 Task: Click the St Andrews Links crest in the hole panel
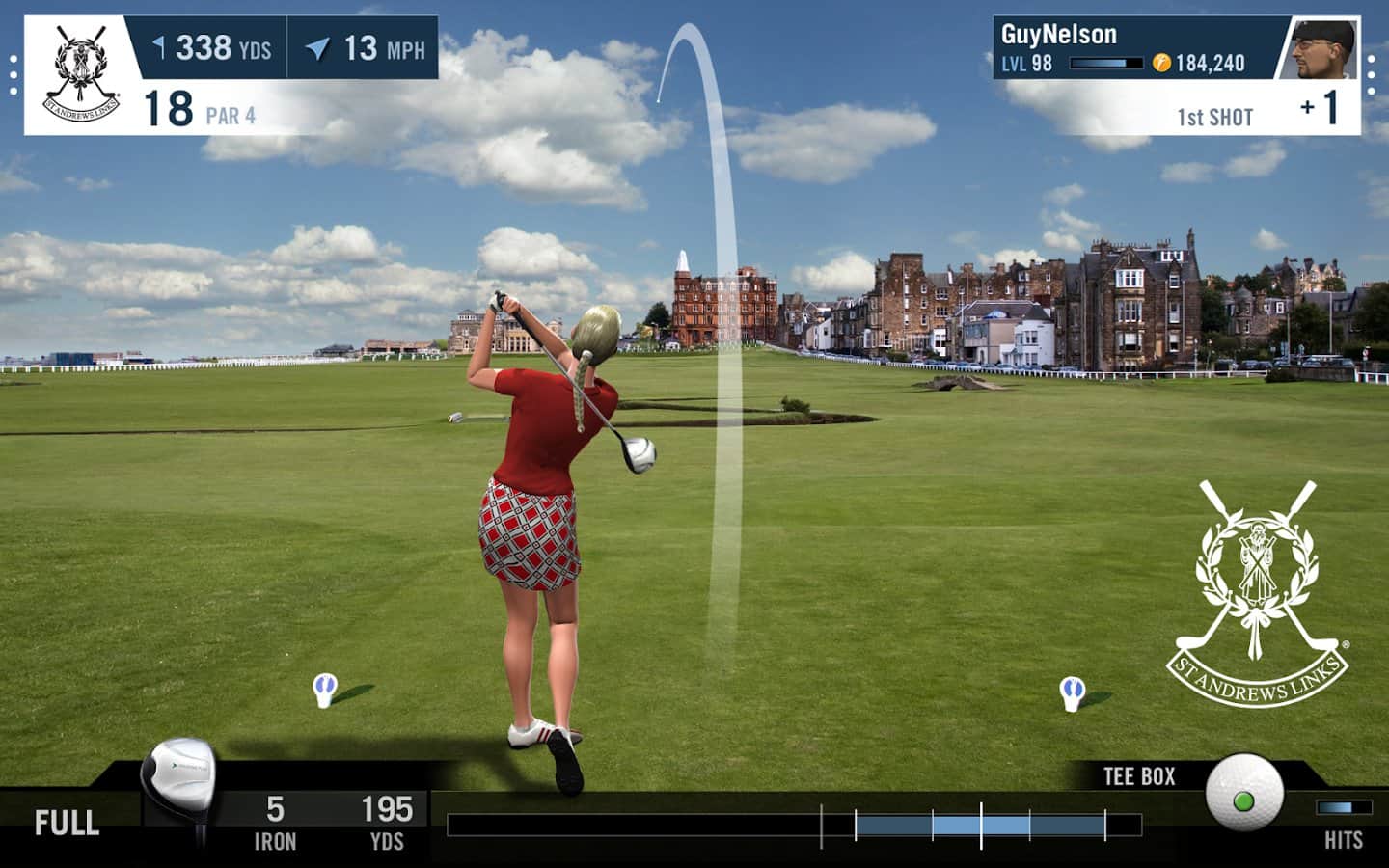[x=82, y=76]
